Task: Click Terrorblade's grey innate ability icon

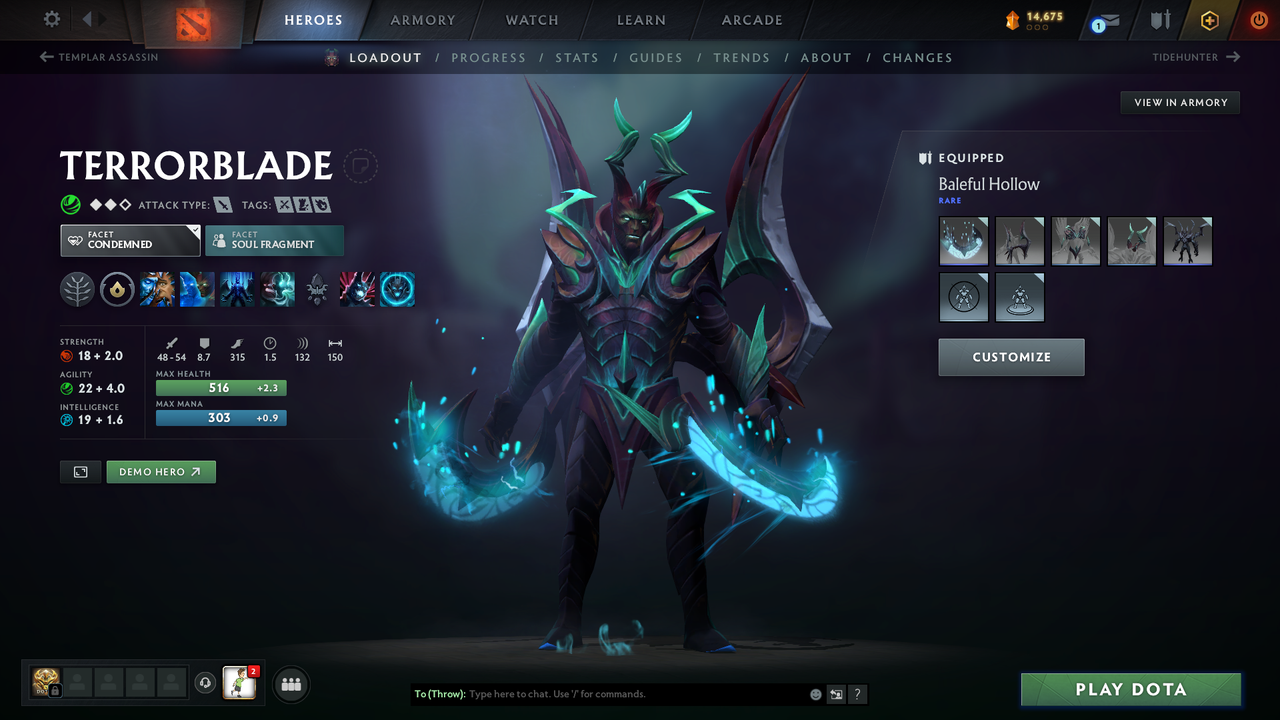Action: (x=317, y=289)
